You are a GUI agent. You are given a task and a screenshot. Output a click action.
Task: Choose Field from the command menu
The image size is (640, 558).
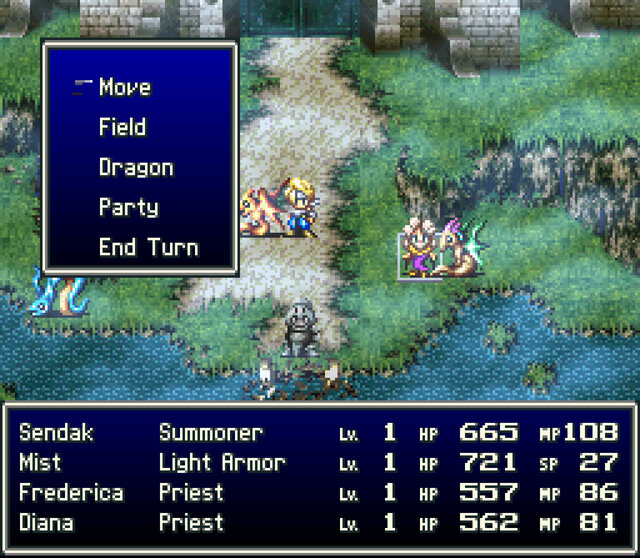click(122, 128)
